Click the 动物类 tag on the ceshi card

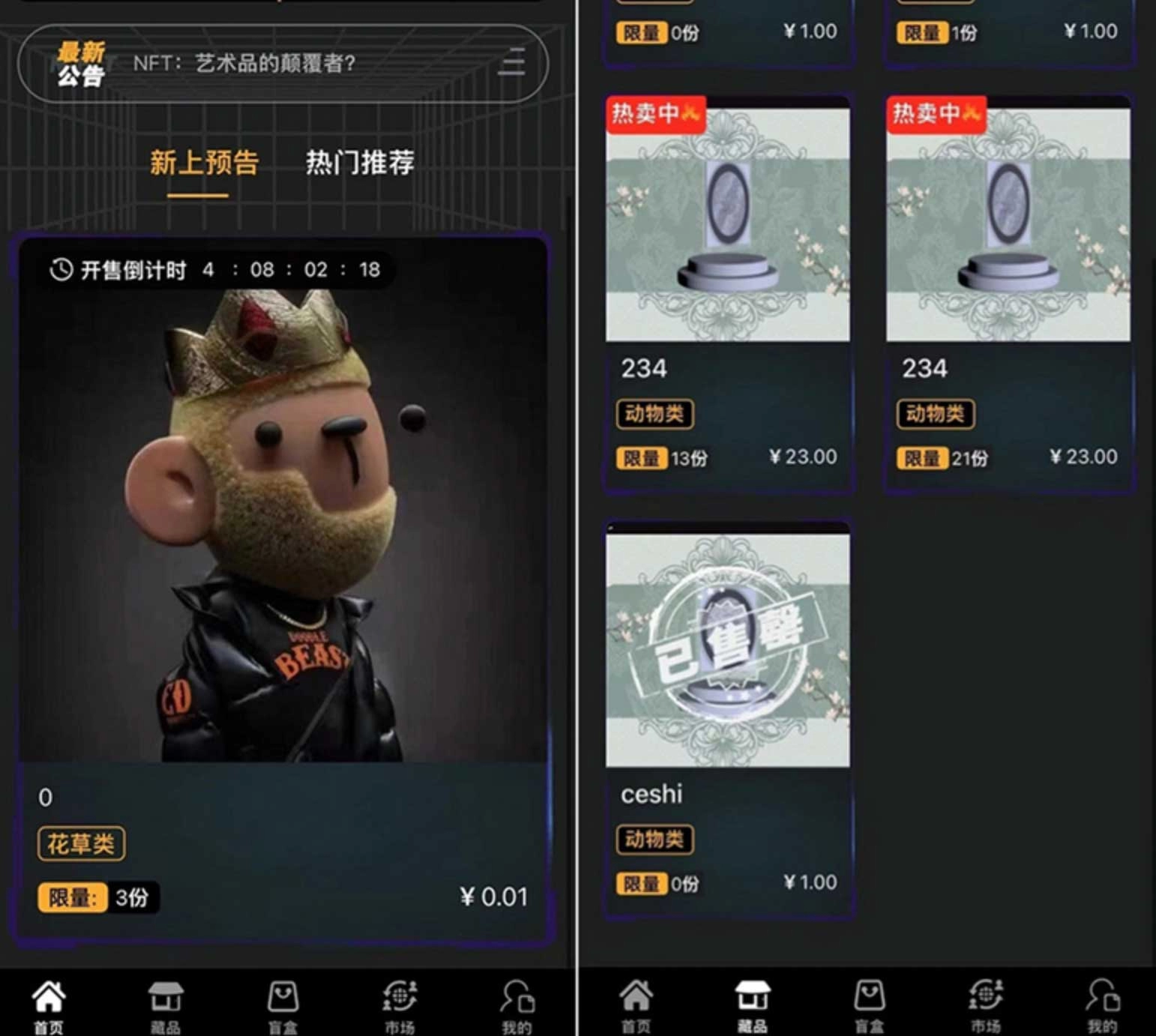coord(654,840)
